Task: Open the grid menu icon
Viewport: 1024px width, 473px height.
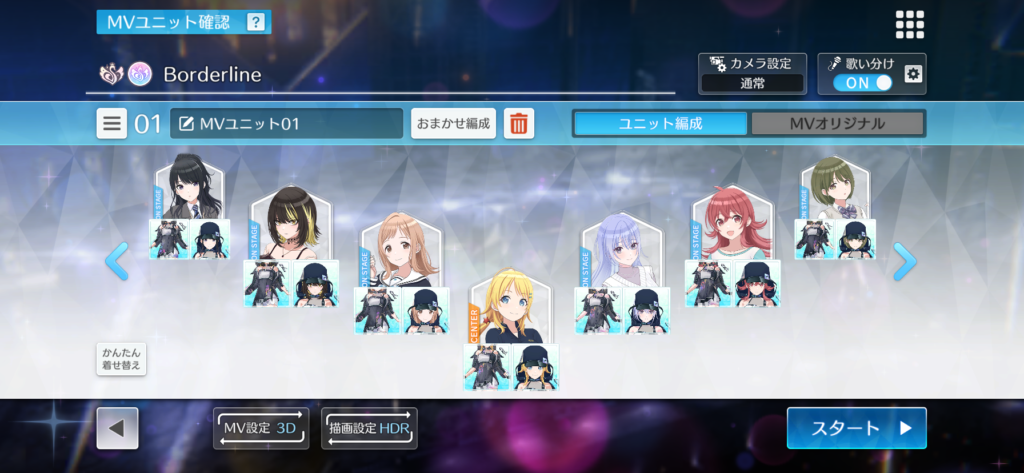Action: click(x=909, y=25)
